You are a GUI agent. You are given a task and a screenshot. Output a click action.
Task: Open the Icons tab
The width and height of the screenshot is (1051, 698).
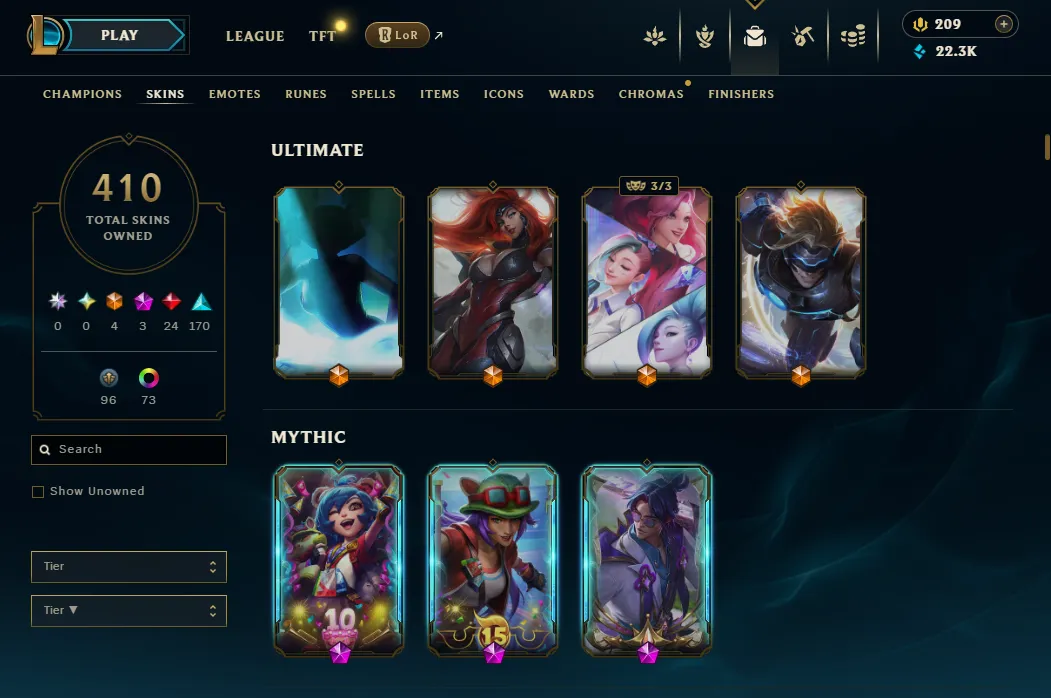point(504,94)
